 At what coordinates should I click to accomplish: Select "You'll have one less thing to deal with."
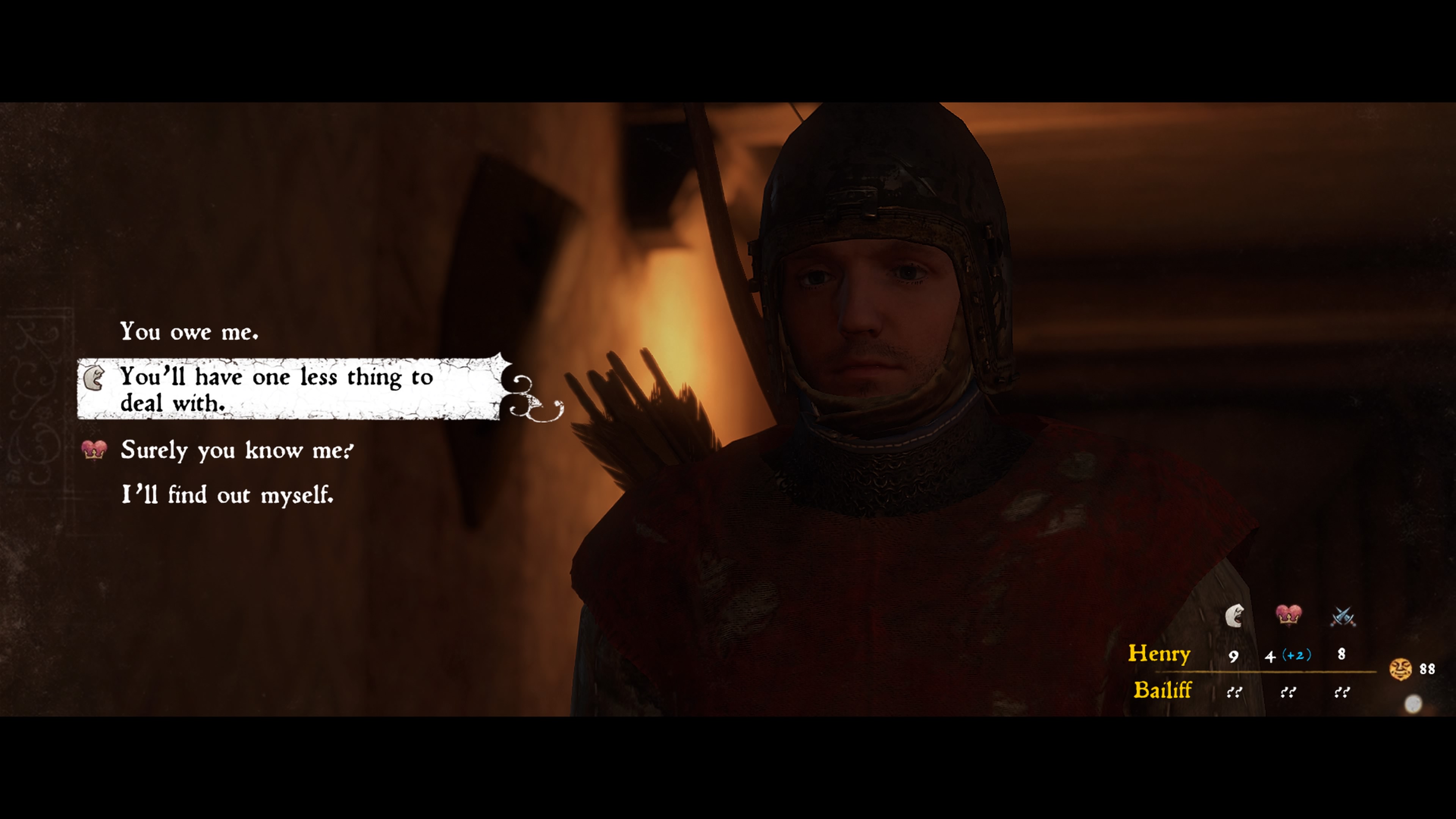tap(277, 389)
